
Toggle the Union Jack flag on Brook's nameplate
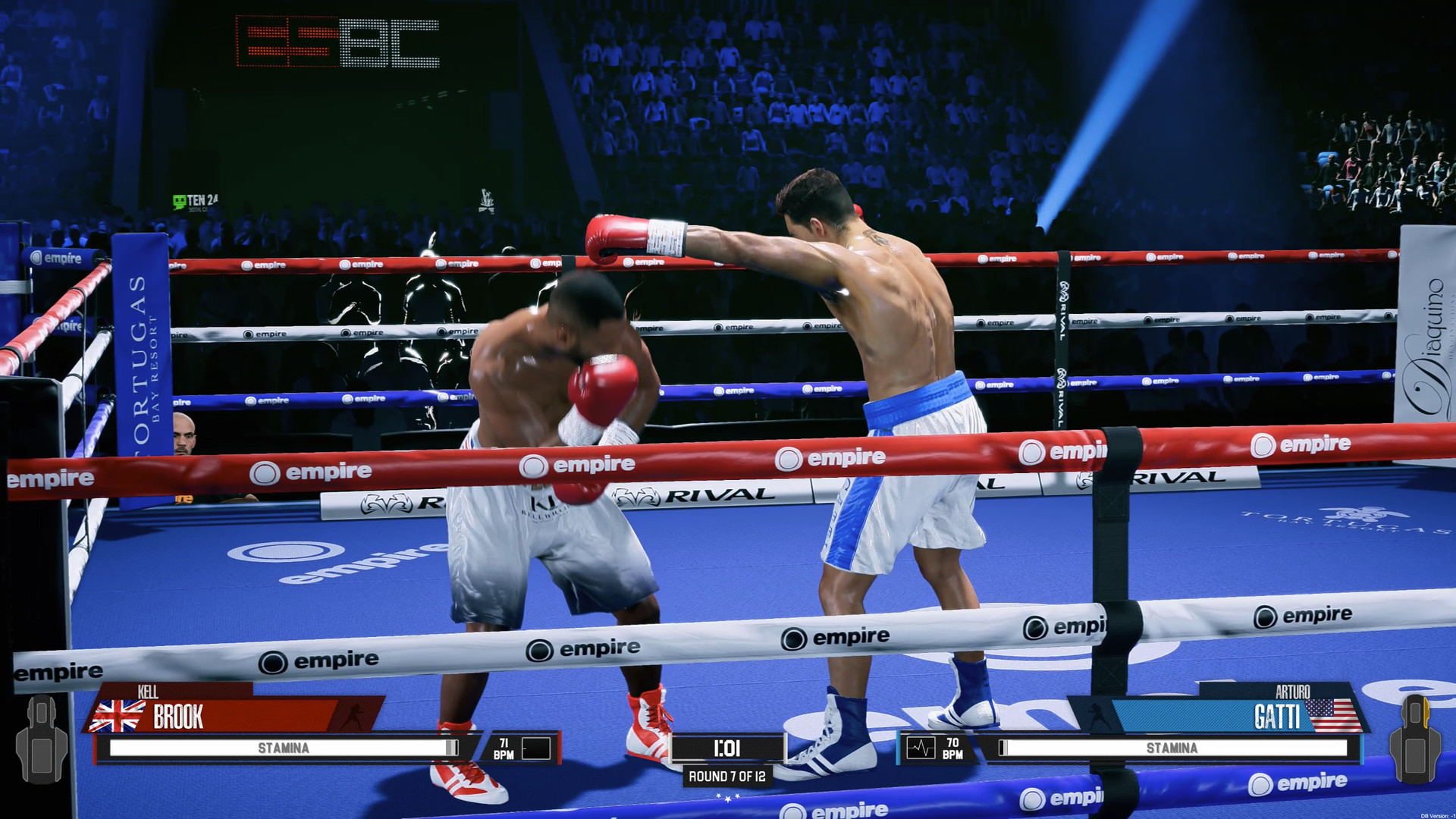point(118,713)
